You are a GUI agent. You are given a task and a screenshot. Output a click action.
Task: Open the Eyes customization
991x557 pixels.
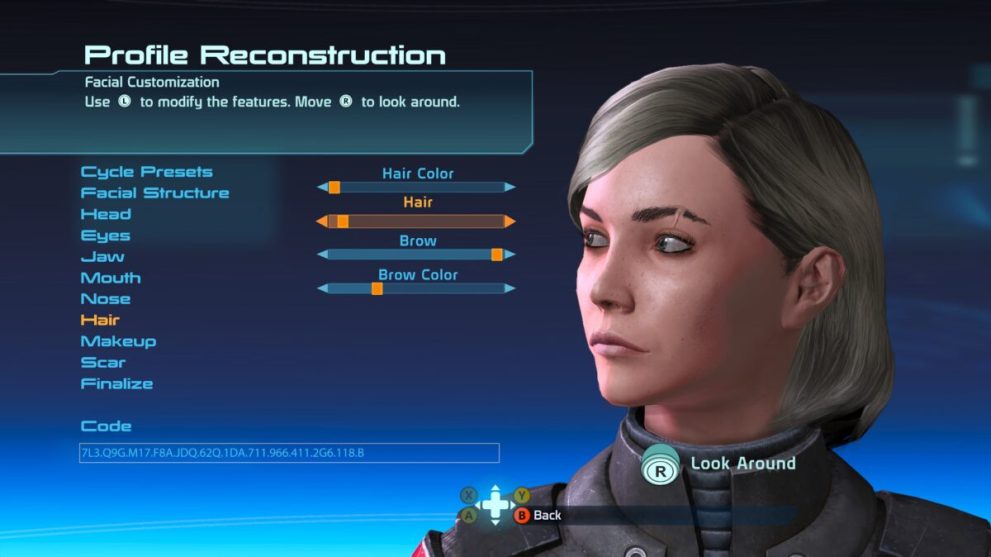click(105, 236)
